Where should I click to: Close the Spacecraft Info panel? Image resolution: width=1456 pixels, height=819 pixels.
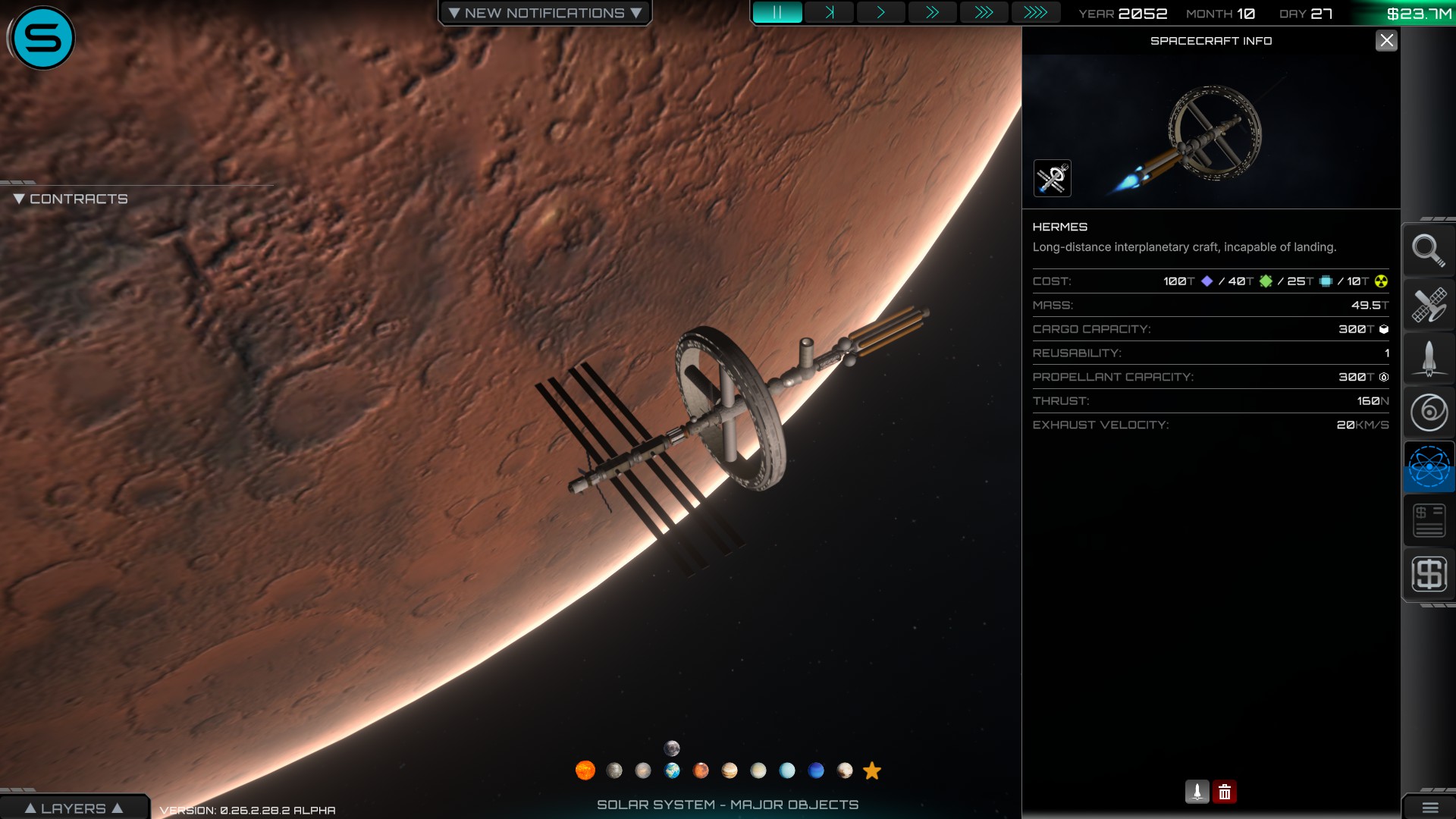[1386, 41]
